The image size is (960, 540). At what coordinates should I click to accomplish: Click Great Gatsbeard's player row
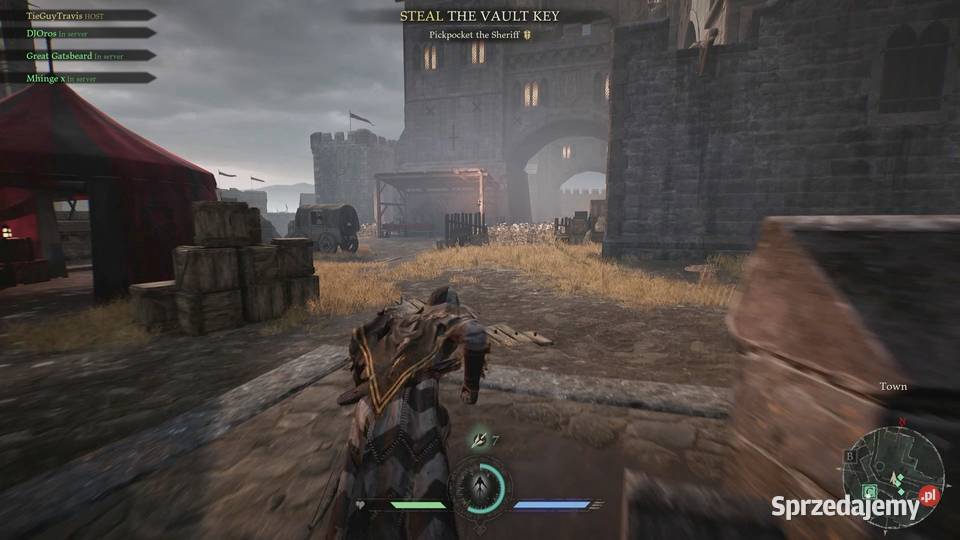70,56
